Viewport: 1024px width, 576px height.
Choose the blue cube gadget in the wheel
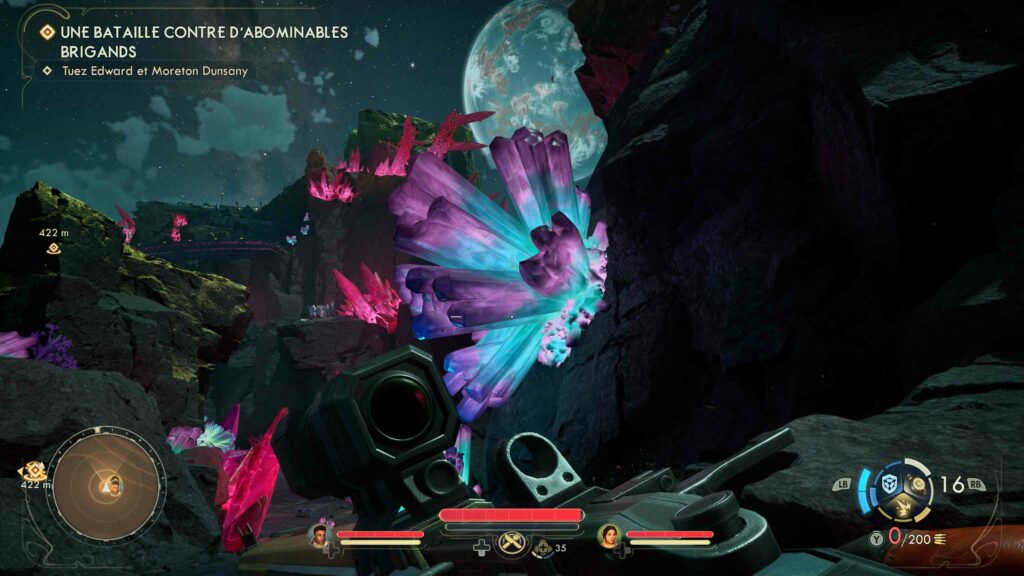click(888, 483)
